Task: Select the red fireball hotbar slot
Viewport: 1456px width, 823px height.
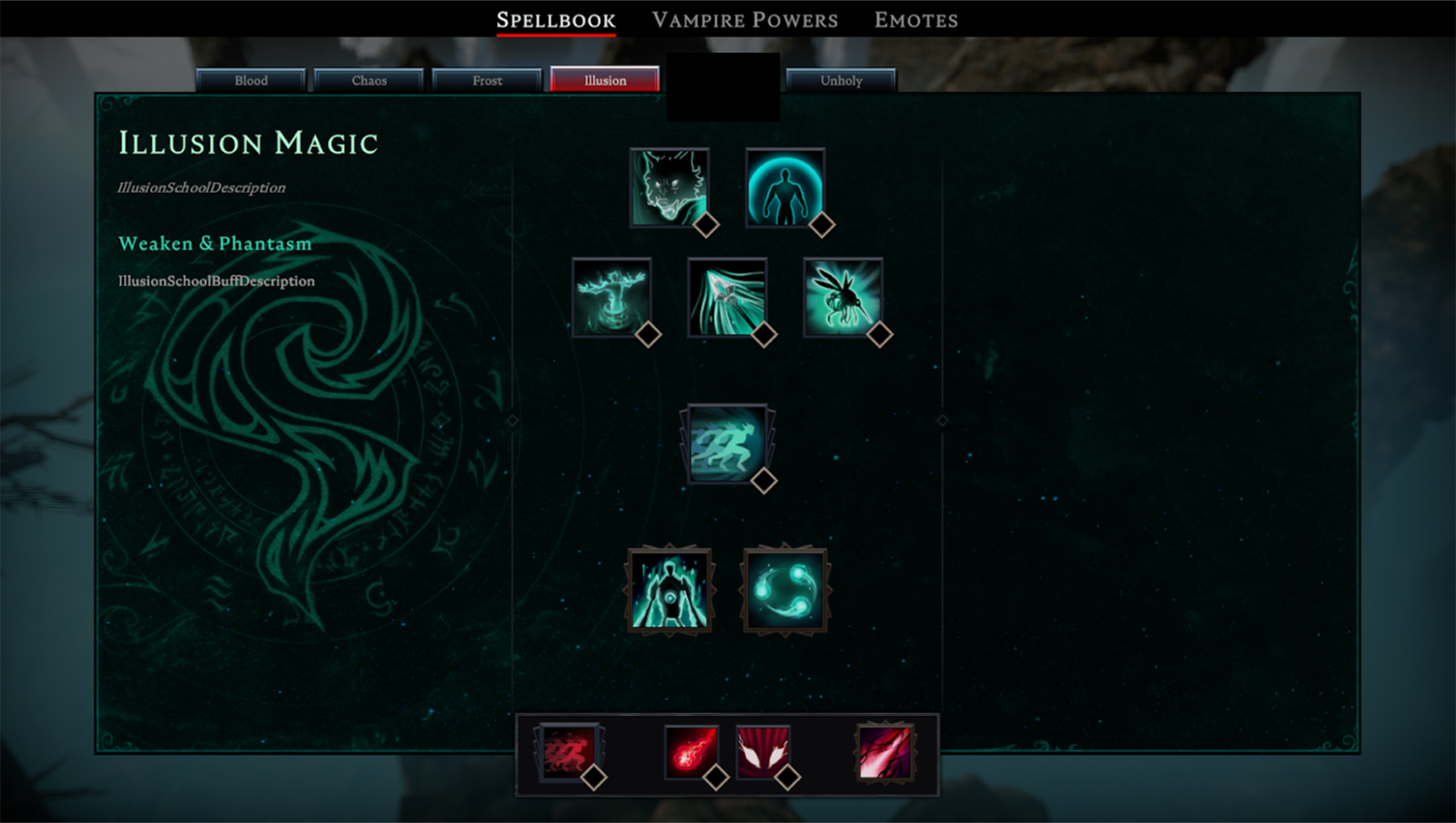Action: [x=692, y=752]
